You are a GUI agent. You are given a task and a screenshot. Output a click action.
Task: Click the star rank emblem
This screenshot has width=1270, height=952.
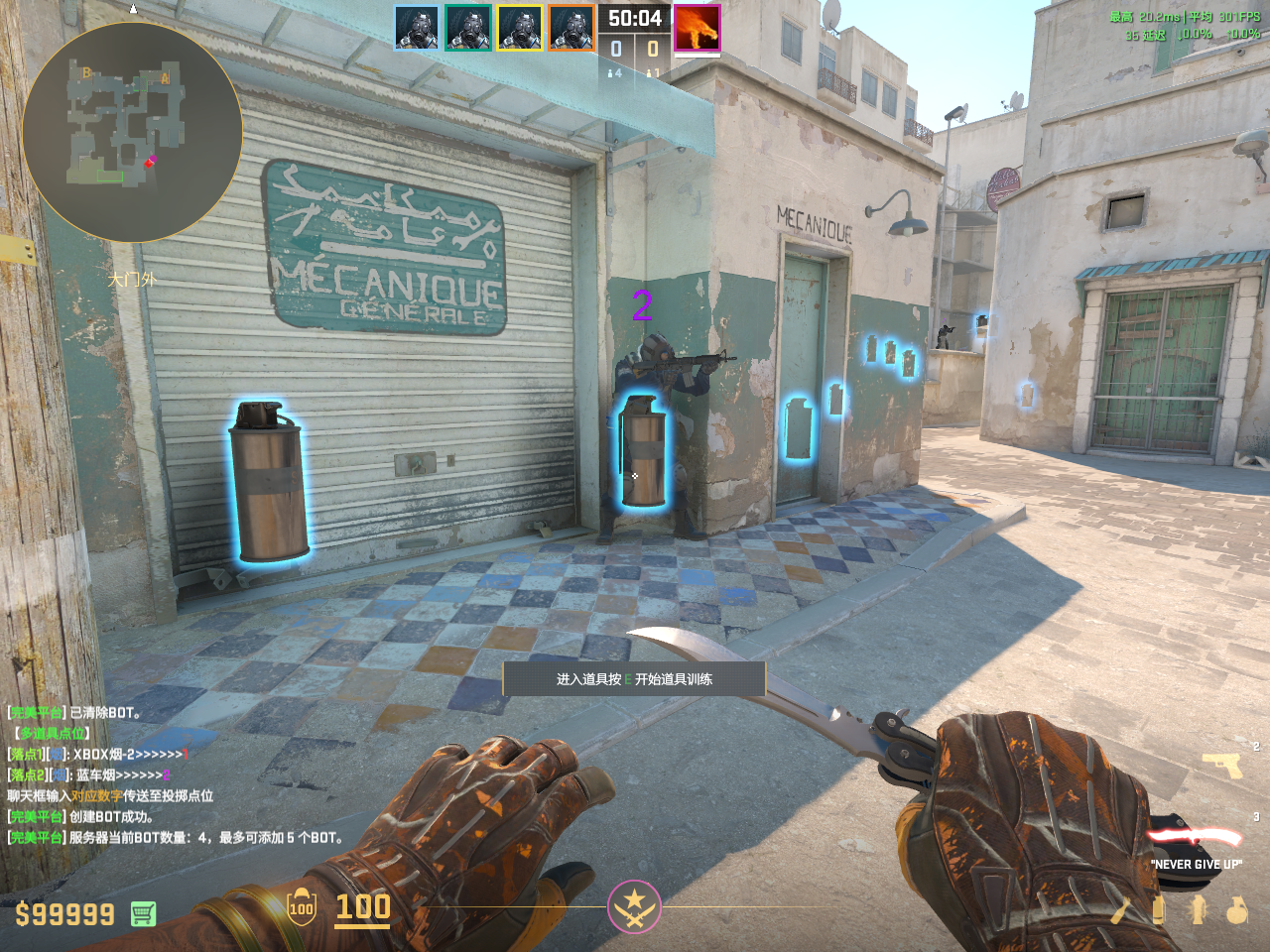pyautogui.click(x=634, y=906)
